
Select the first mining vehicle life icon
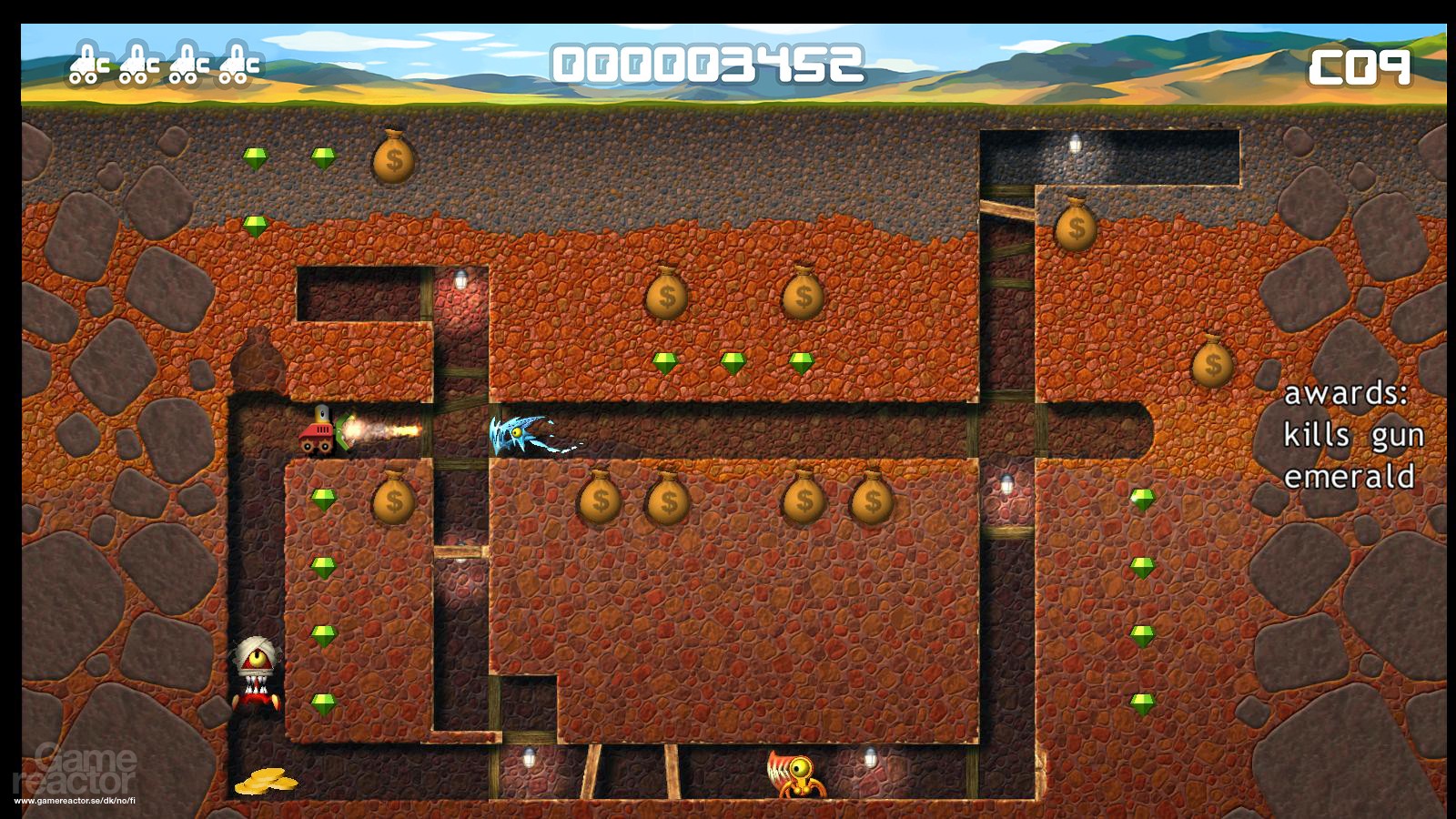click(x=88, y=66)
